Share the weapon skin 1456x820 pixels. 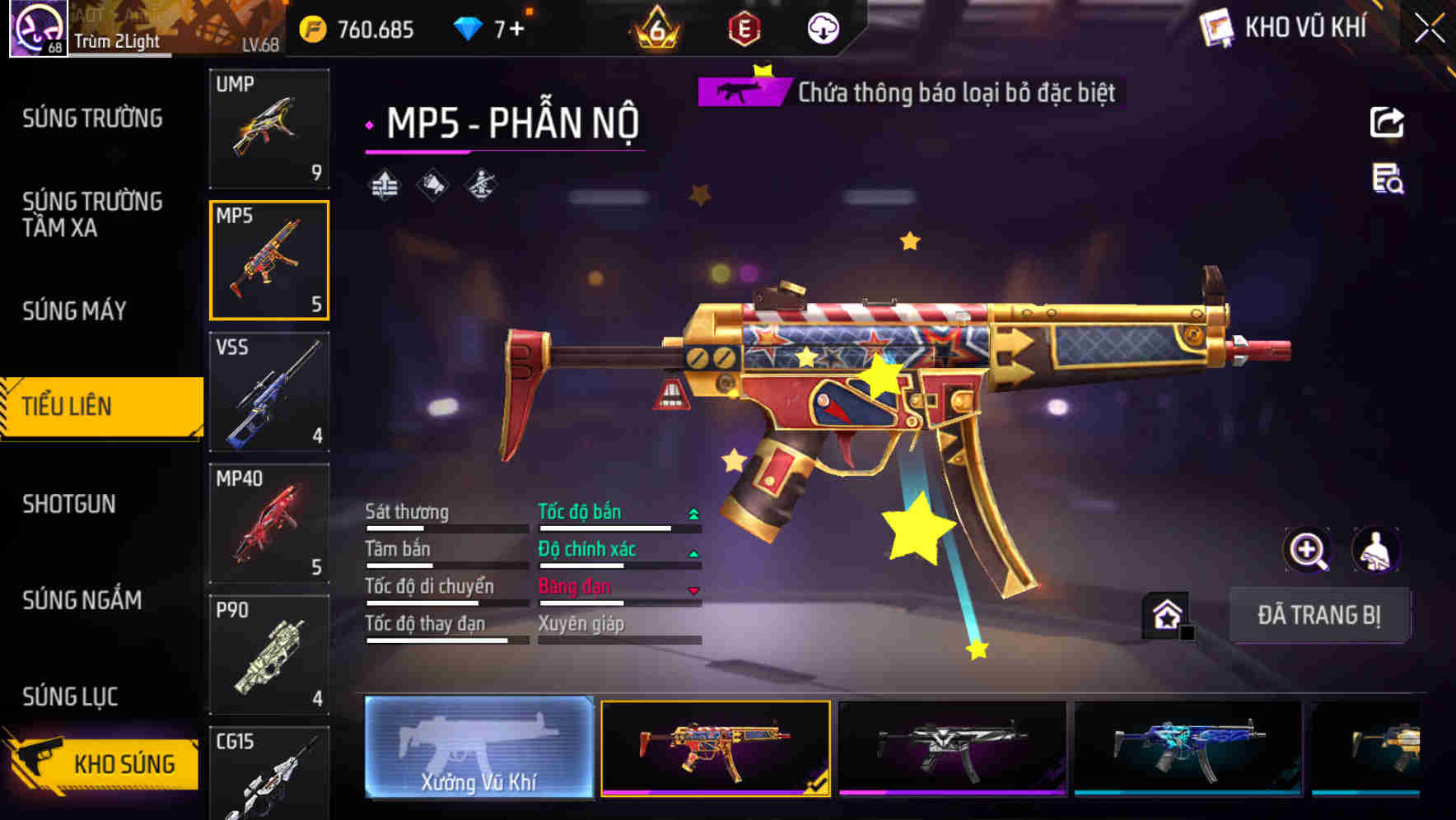(x=1387, y=123)
